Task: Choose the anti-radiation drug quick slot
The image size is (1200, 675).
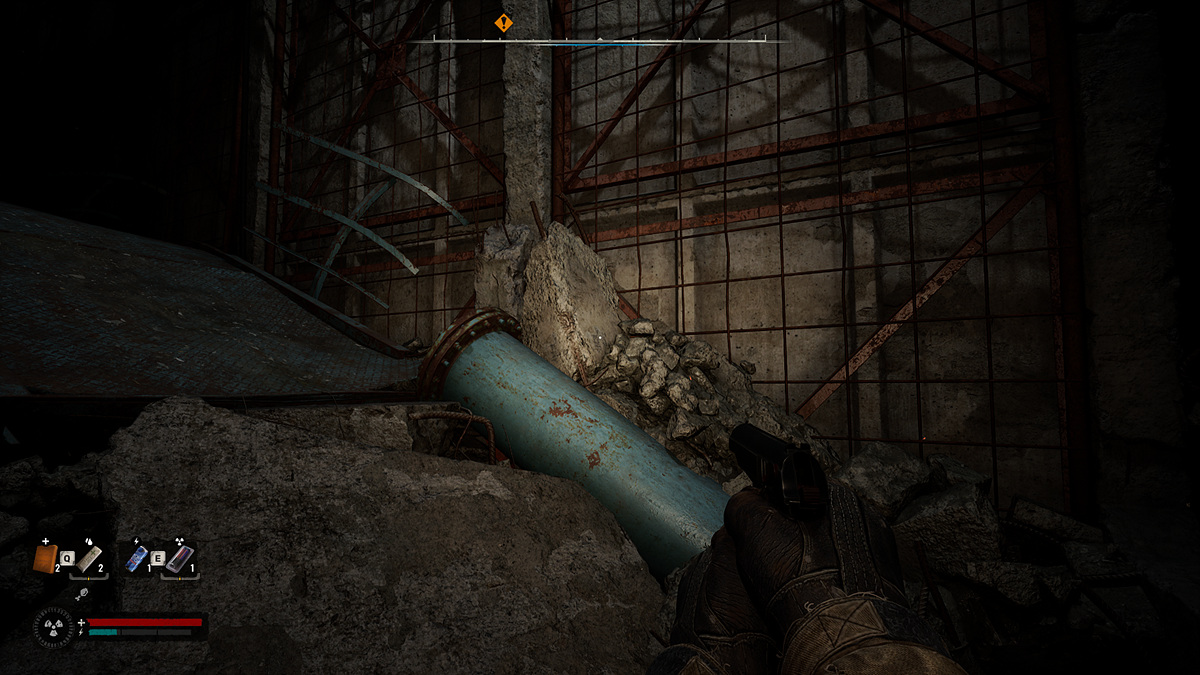Action: 178,558
